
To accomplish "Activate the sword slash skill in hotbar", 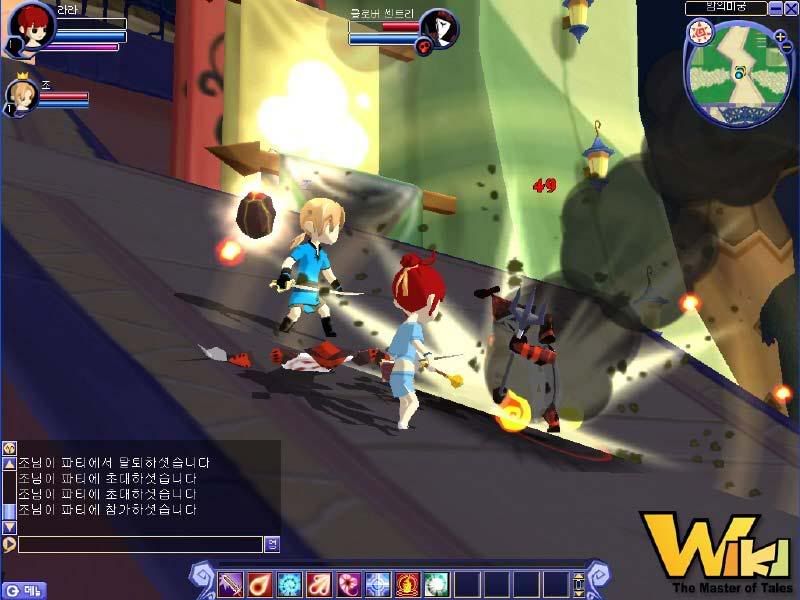I will (x=230, y=583).
